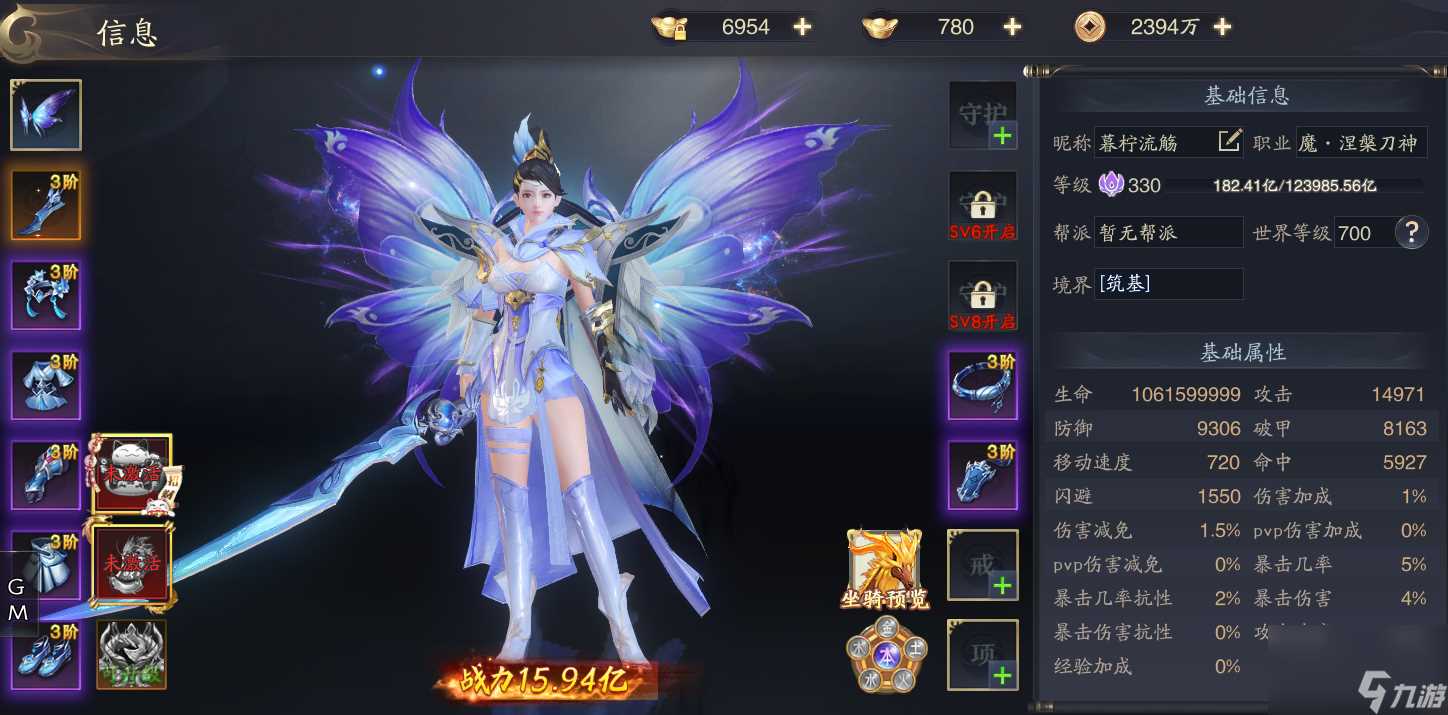Open the five elements wheel
The image size is (1448, 715).
(885, 655)
